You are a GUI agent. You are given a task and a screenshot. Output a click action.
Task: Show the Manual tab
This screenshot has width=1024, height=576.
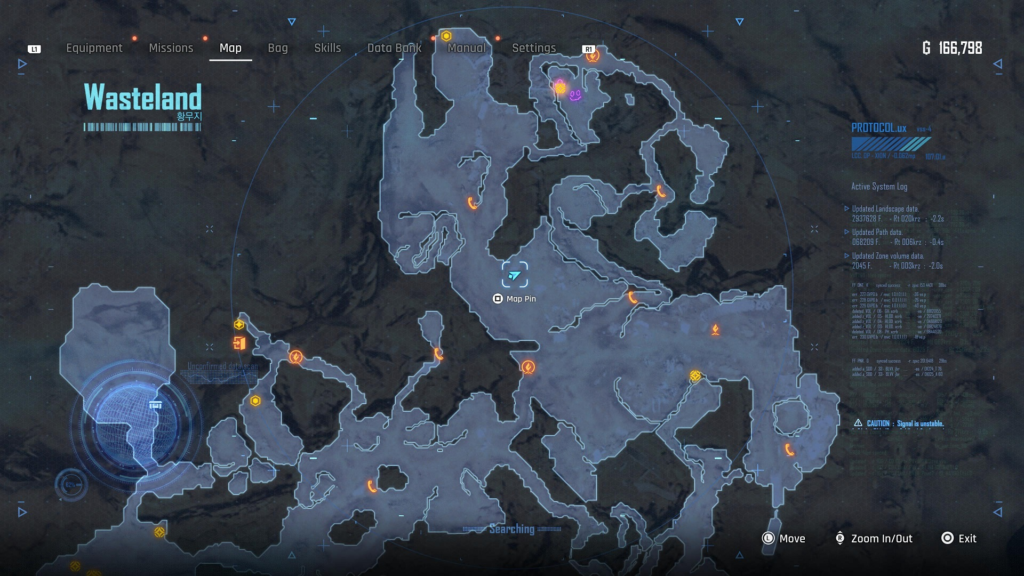pos(467,48)
